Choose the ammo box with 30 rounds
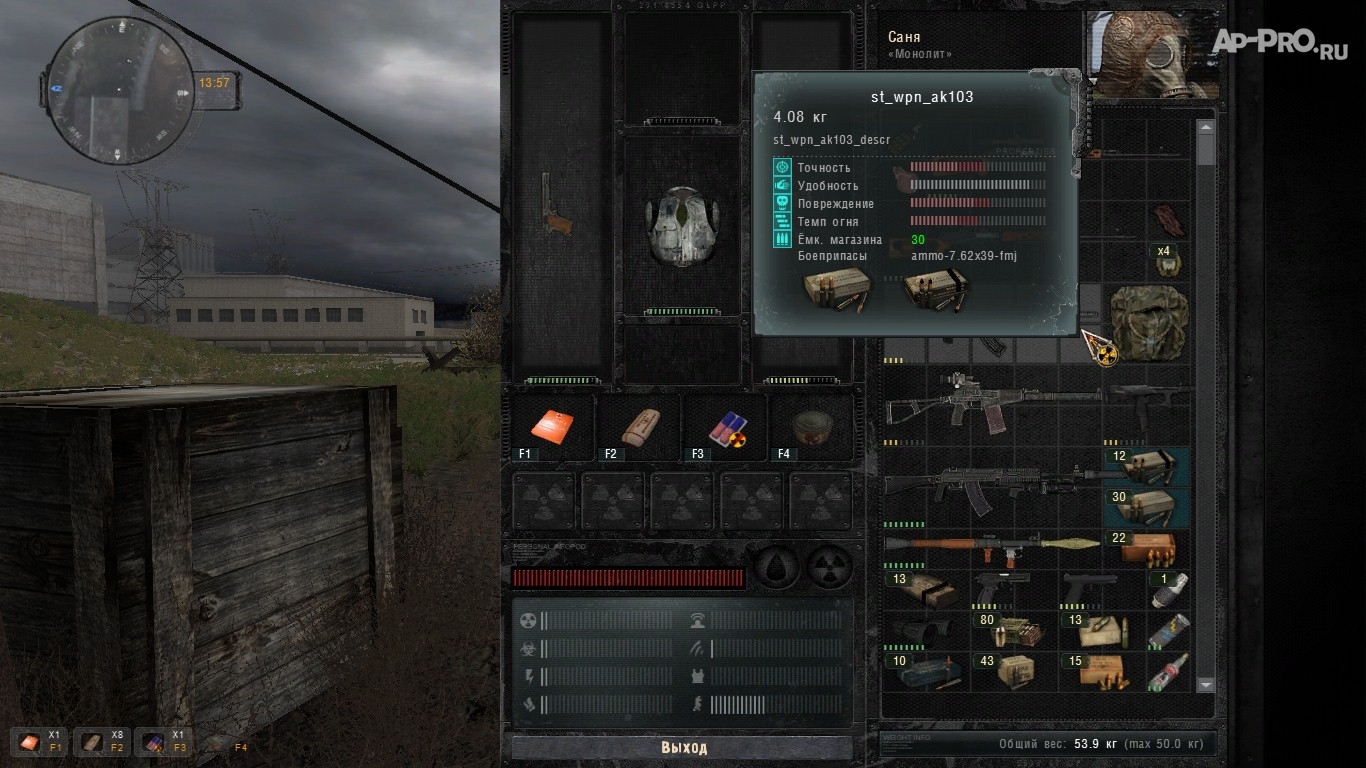Image resolution: width=1366 pixels, height=768 pixels. tap(1147, 507)
